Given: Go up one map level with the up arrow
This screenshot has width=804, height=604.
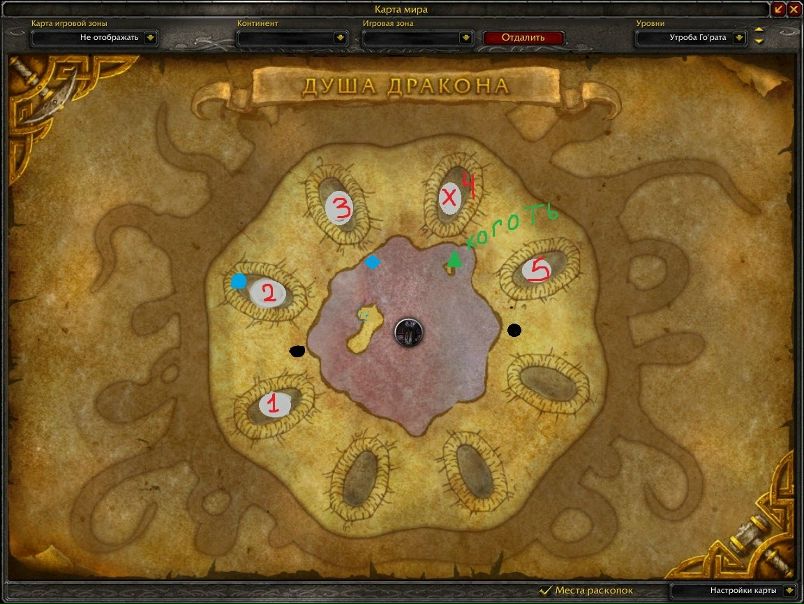Looking at the screenshot, I should 759,30.
